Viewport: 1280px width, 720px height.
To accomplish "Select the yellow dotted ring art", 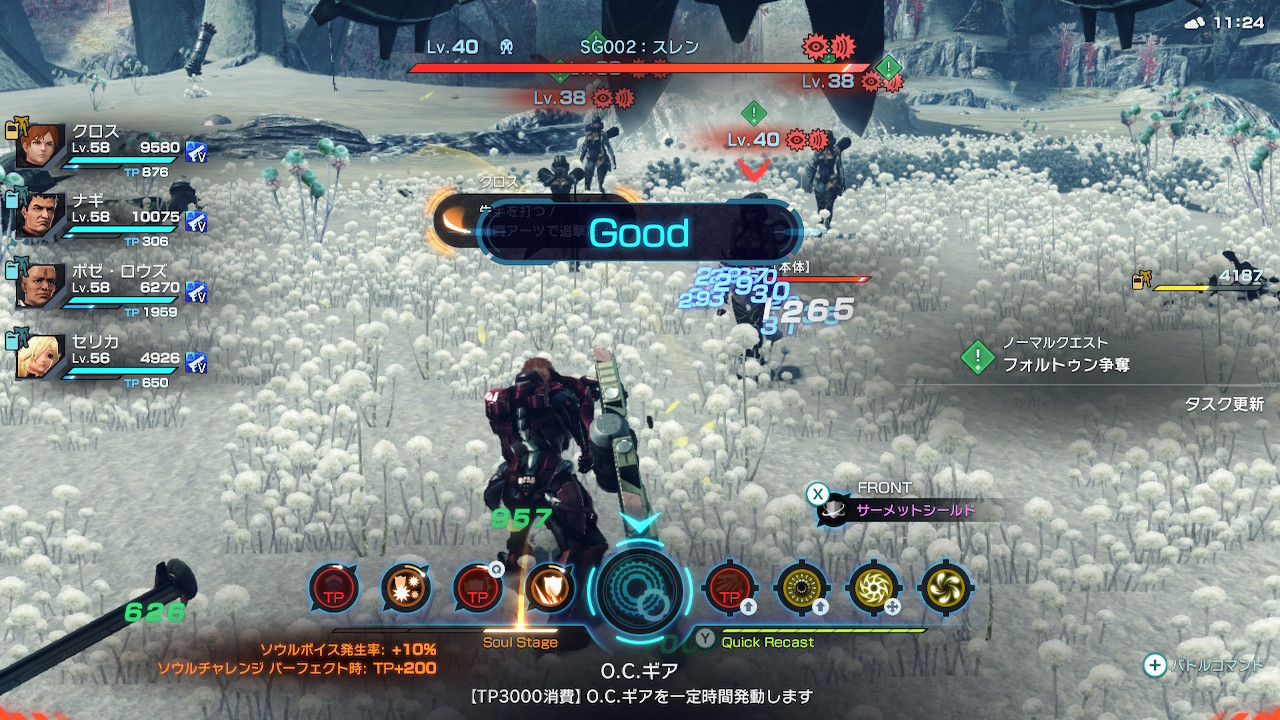I will (x=801, y=588).
